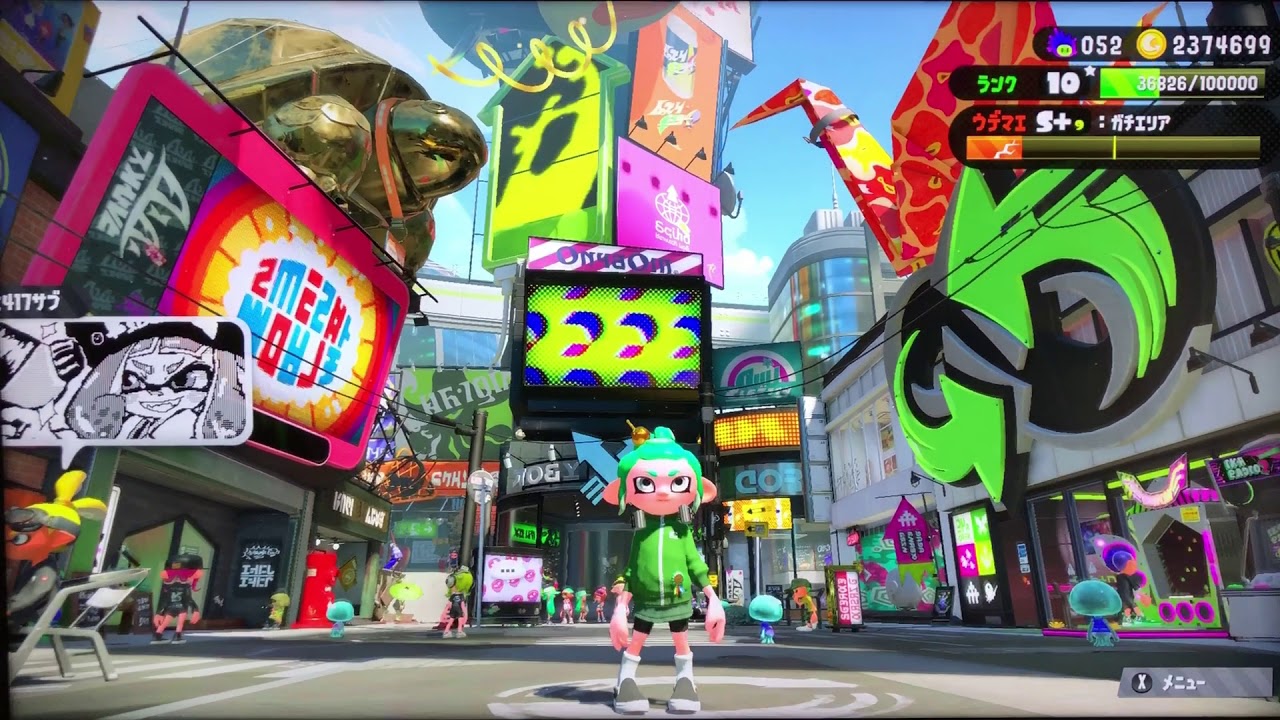Image resolution: width=1280 pixels, height=720 pixels.
Task: Click the yellow marker on the S+ gauge
Action: (1115, 147)
